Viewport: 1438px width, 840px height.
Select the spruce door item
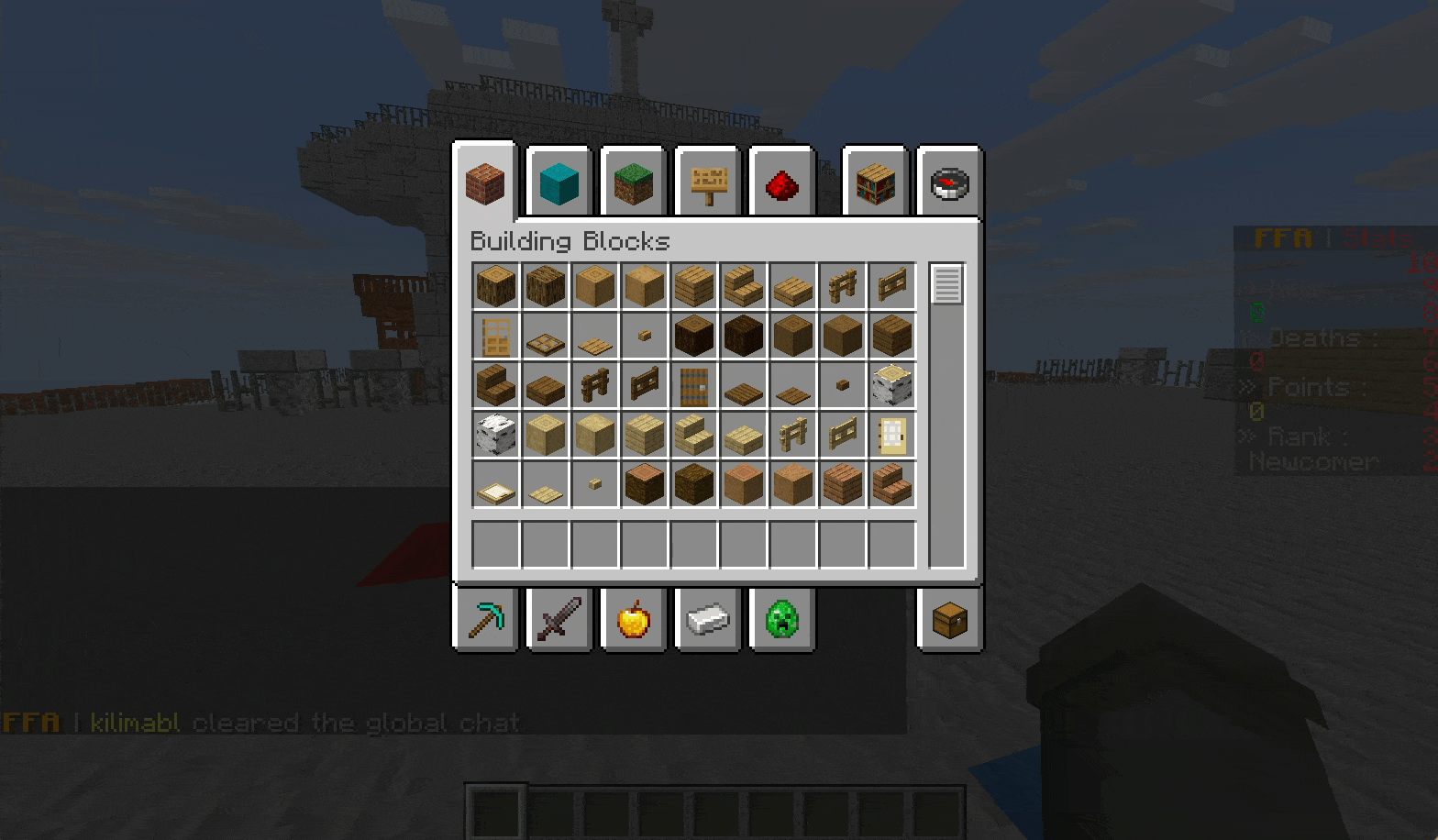pos(694,386)
